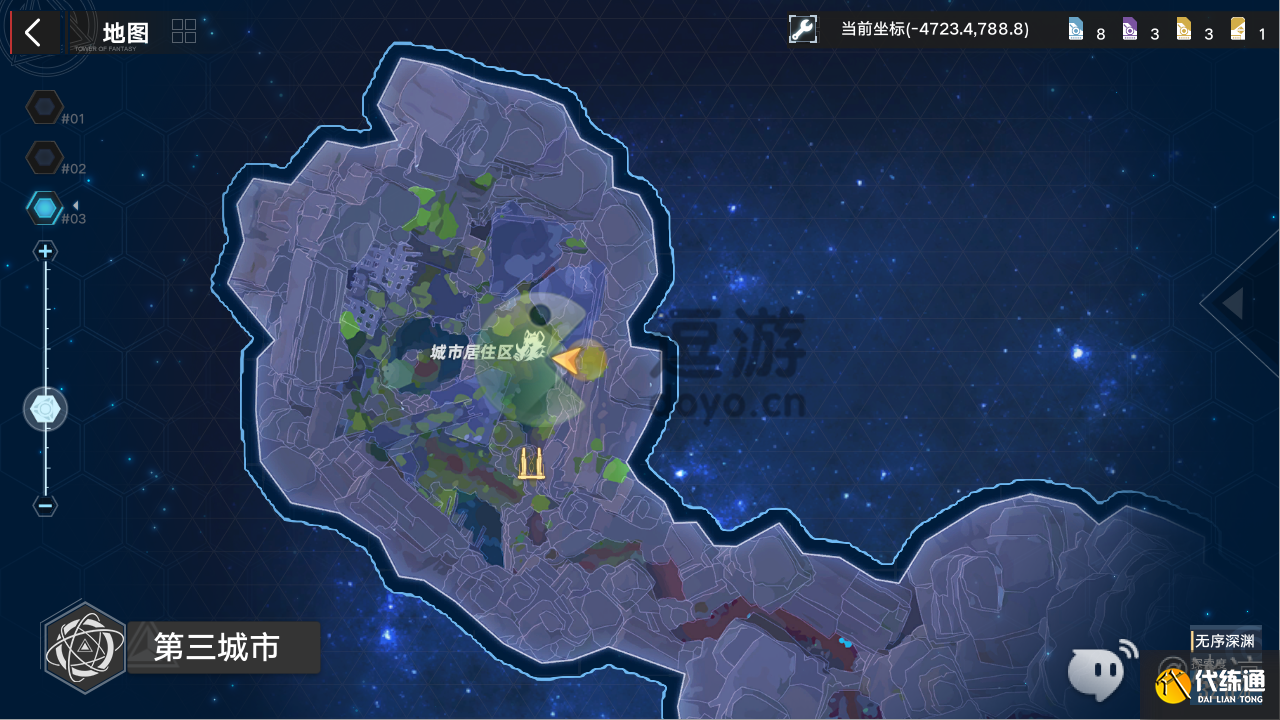
Task: Expand the 无序深渊 panel
Action: (1225, 641)
